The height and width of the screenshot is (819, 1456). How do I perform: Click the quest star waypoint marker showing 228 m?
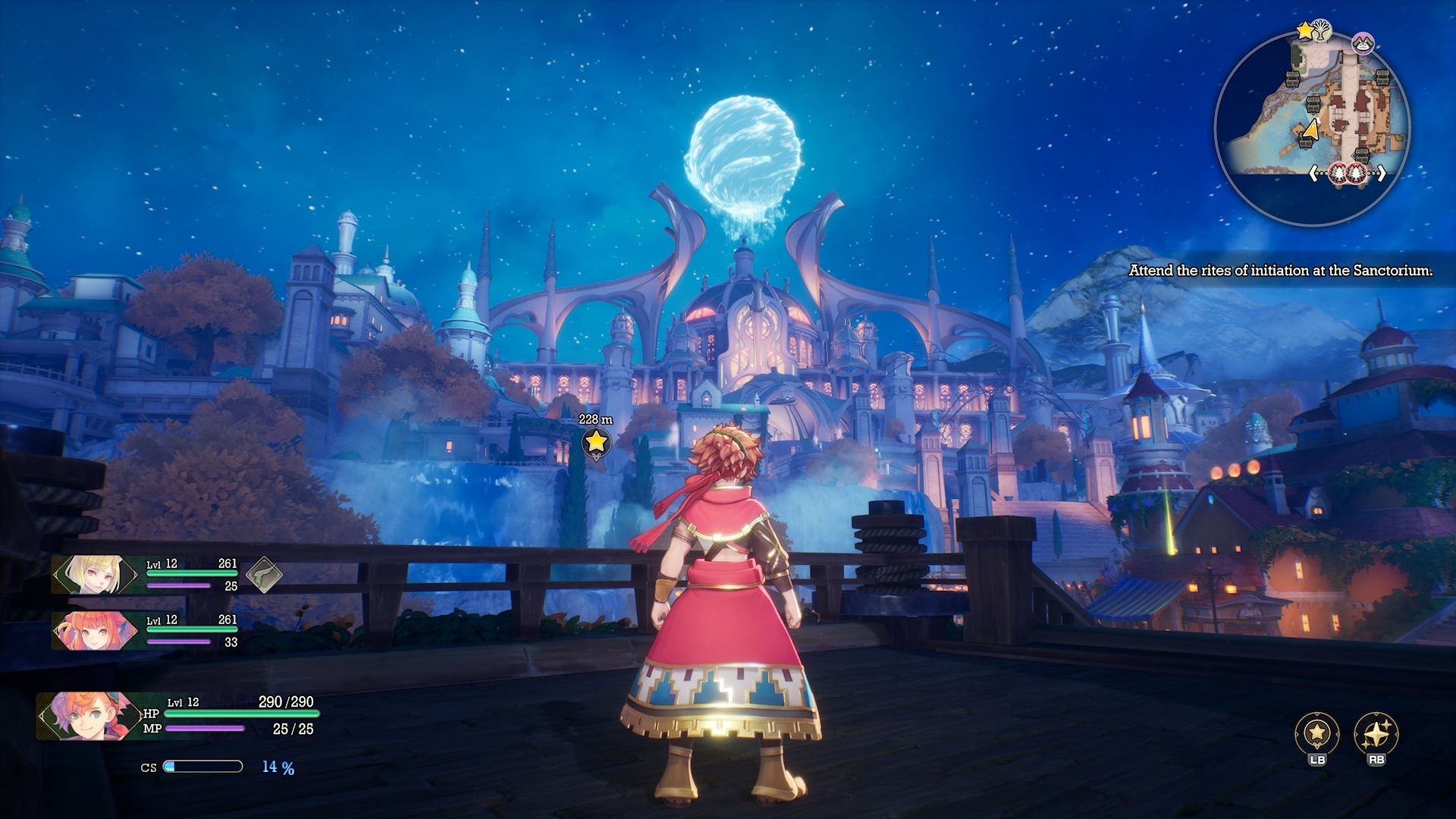click(x=596, y=441)
